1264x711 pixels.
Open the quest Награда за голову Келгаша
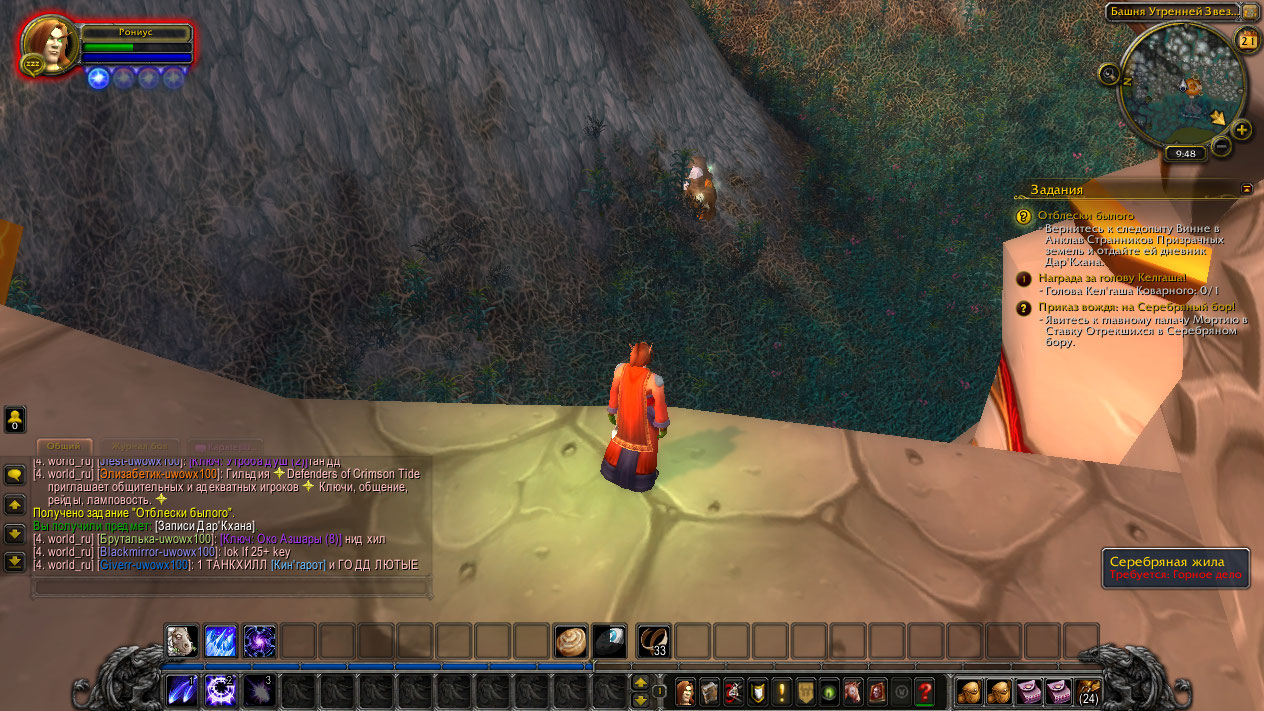1112,277
